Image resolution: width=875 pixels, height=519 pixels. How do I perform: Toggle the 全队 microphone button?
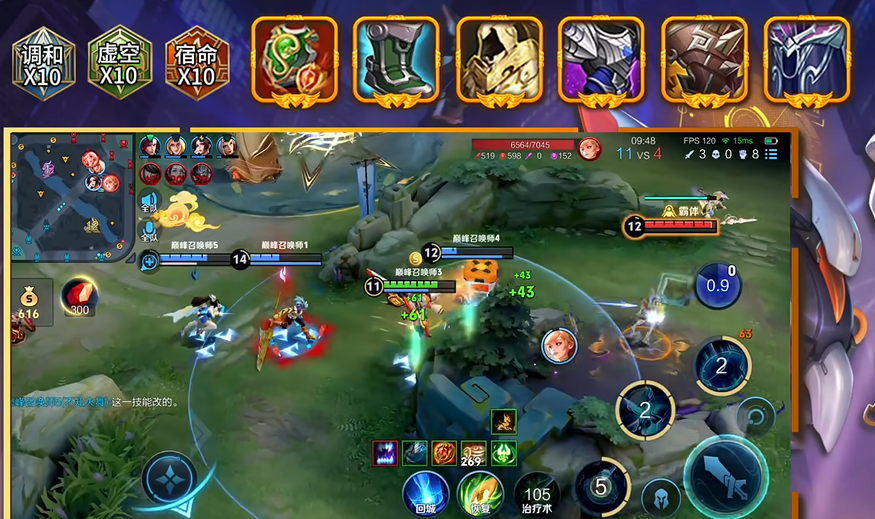click(x=150, y=233)
